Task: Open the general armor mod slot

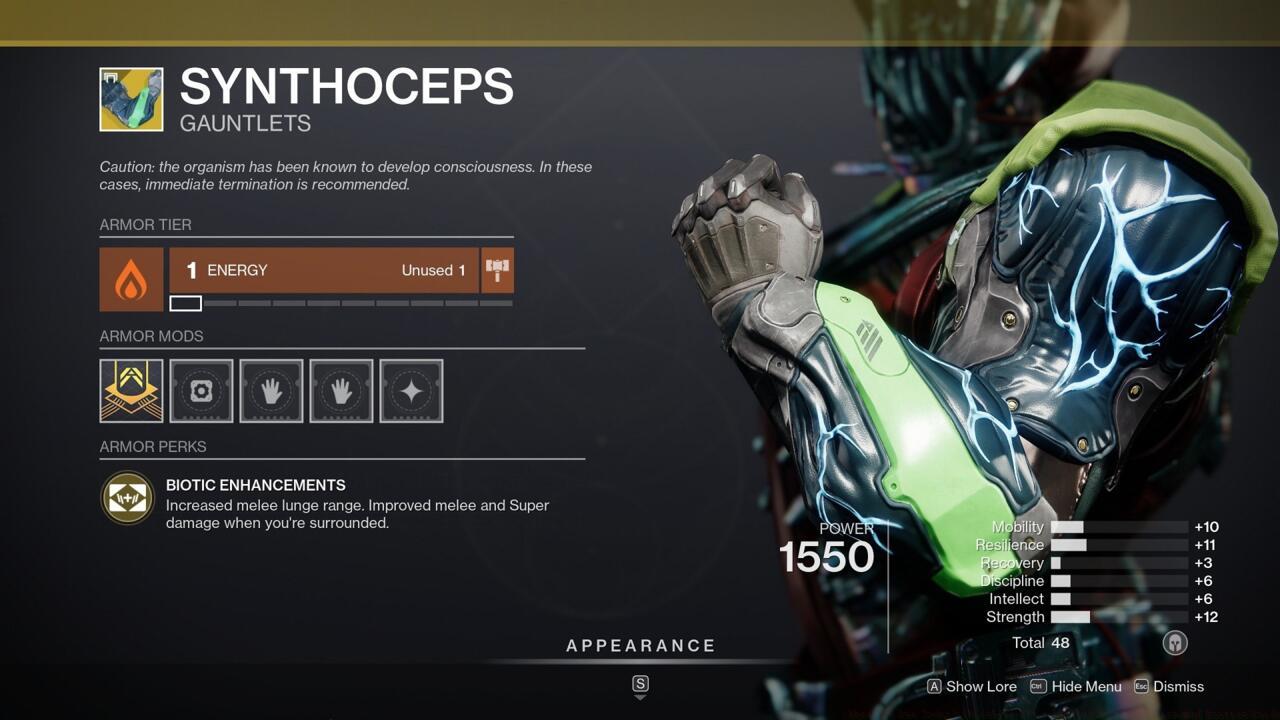Action: click(x=201, y=390)
